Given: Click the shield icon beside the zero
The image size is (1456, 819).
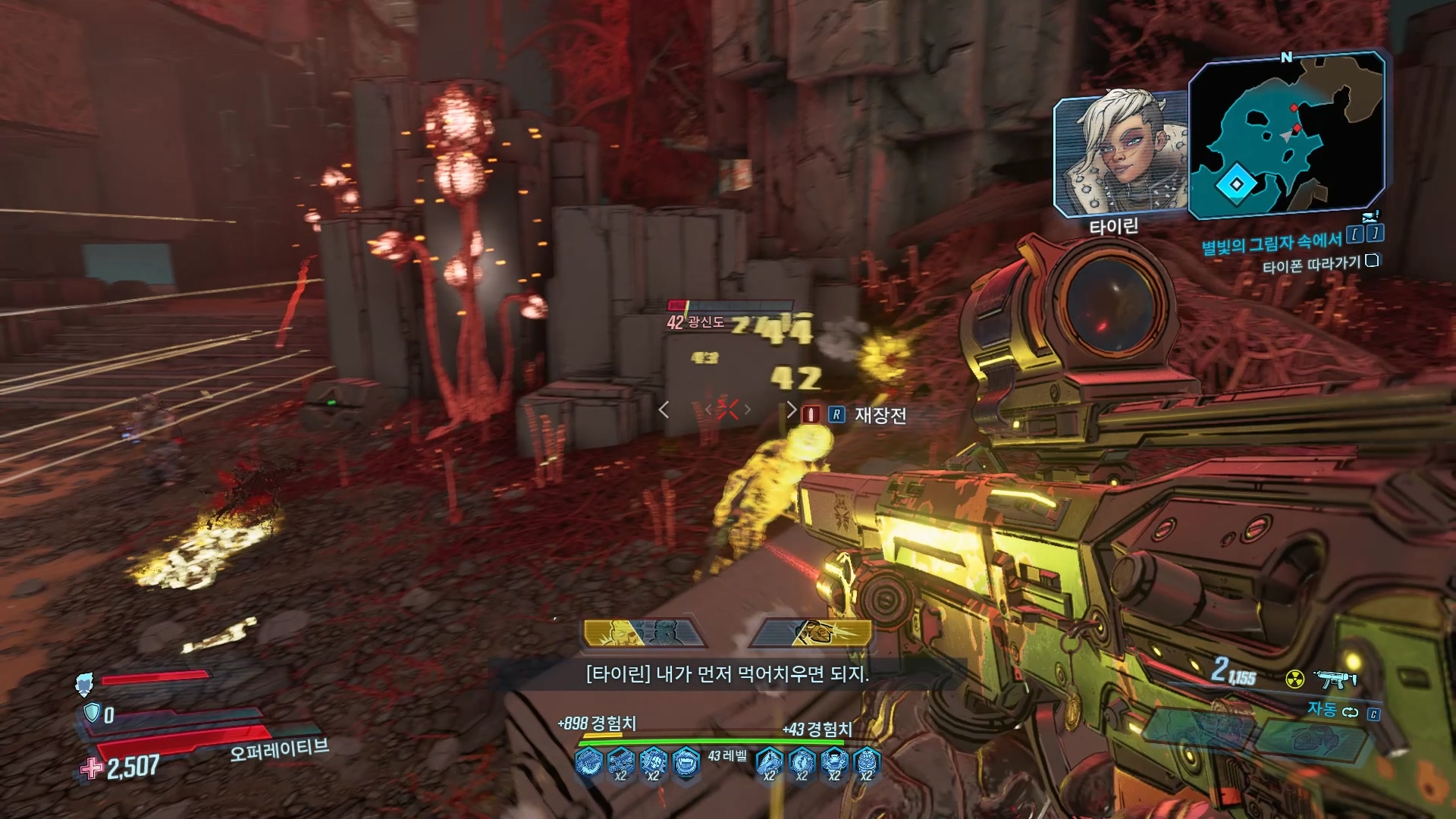Looking at the screenshot, I should click(x=92, y=713).
